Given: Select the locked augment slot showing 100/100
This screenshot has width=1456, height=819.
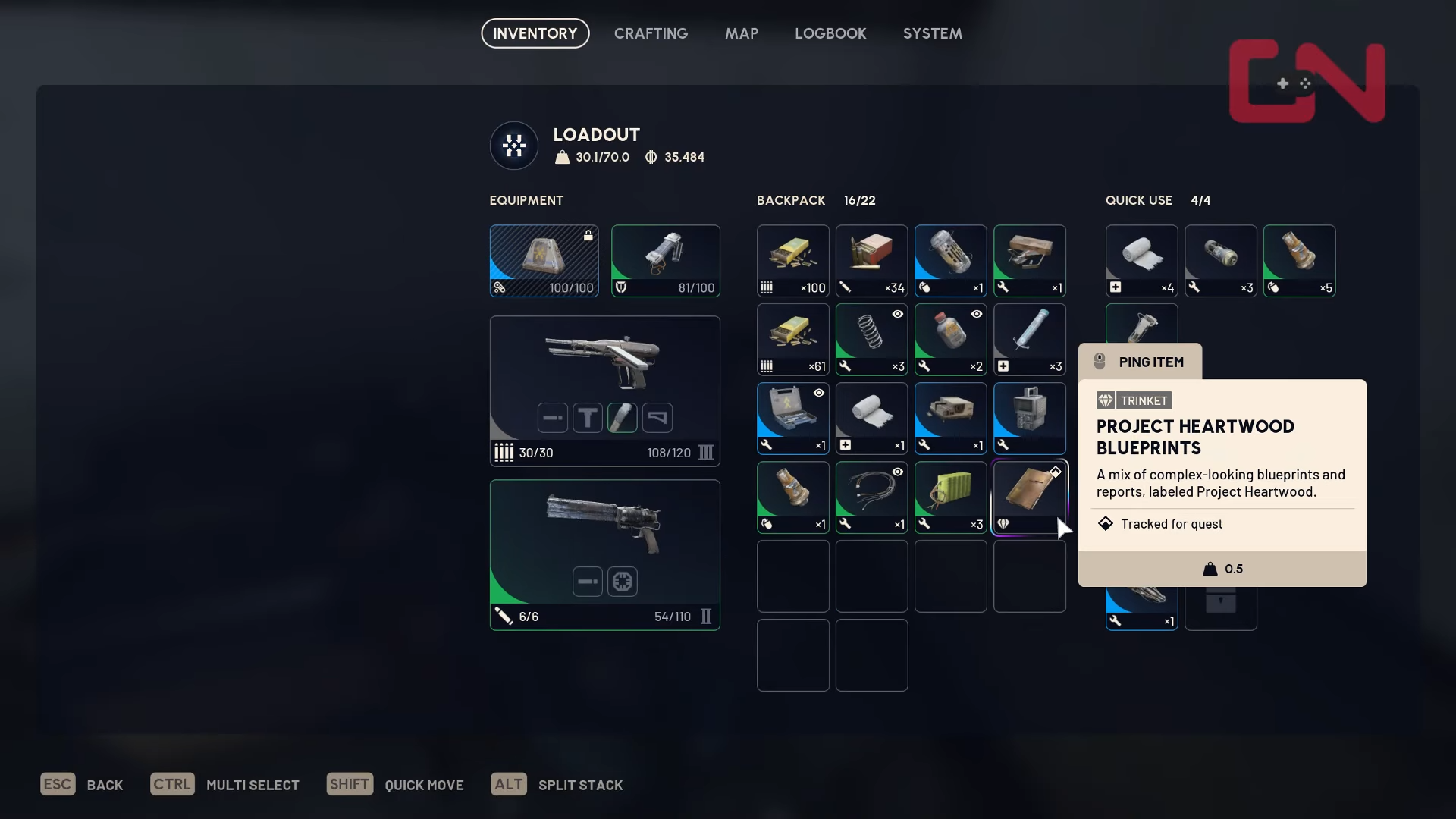Looking at the screenshot, I should (x=544, y=260).
